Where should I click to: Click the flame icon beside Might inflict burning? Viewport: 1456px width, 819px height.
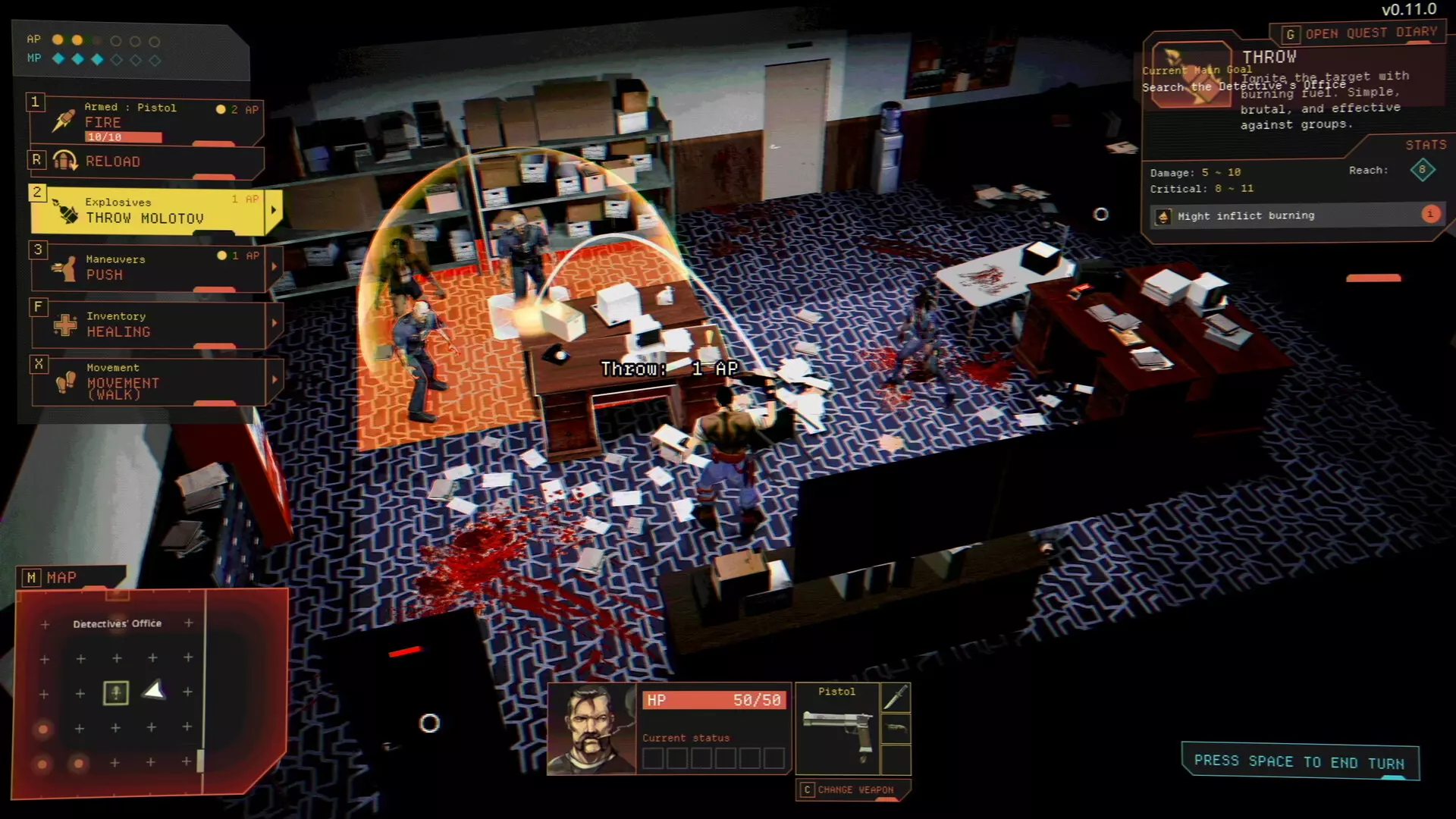[x=1164, y=215]
